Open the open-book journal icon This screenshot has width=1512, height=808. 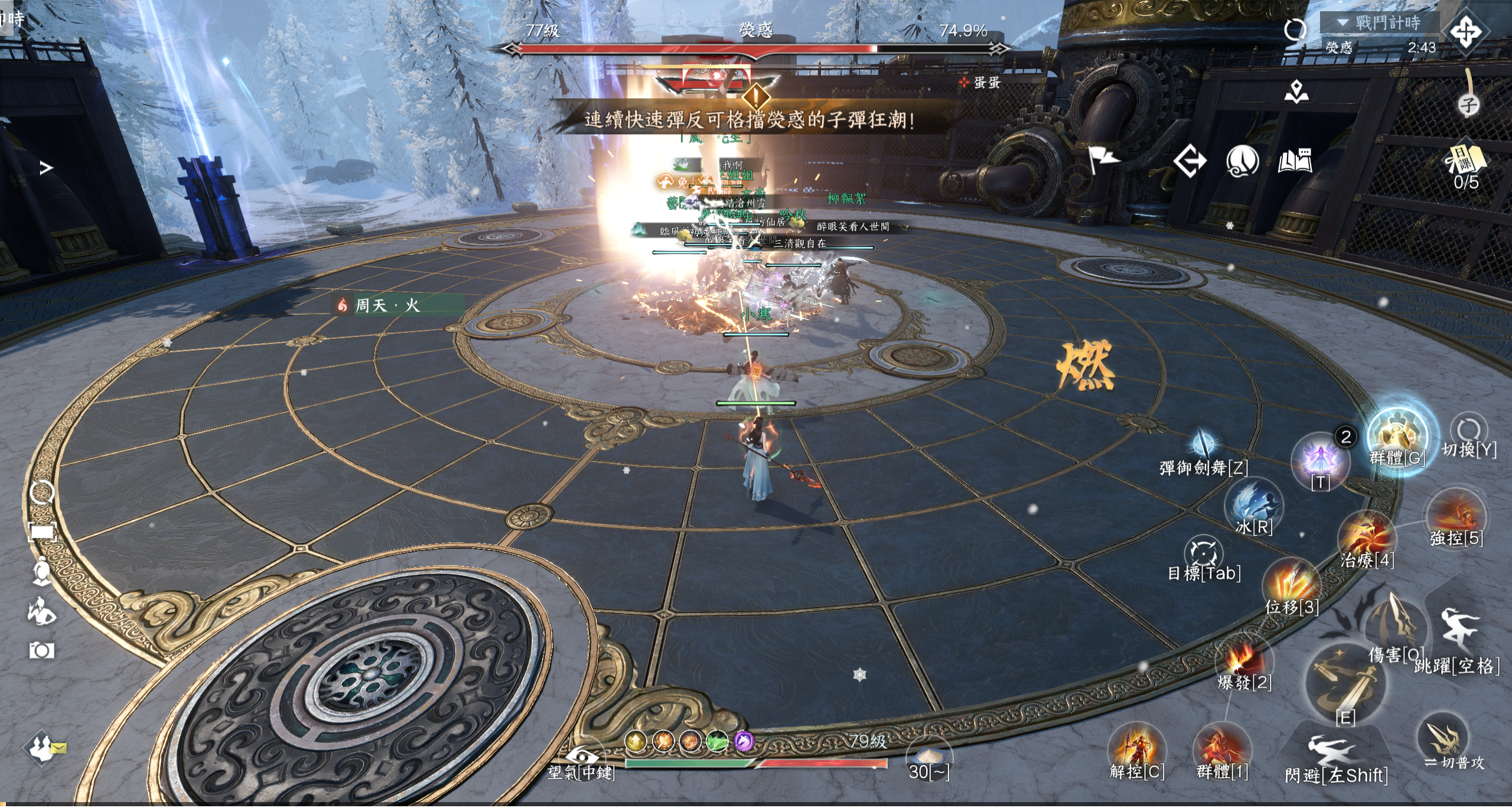[x=1295, y=161]
